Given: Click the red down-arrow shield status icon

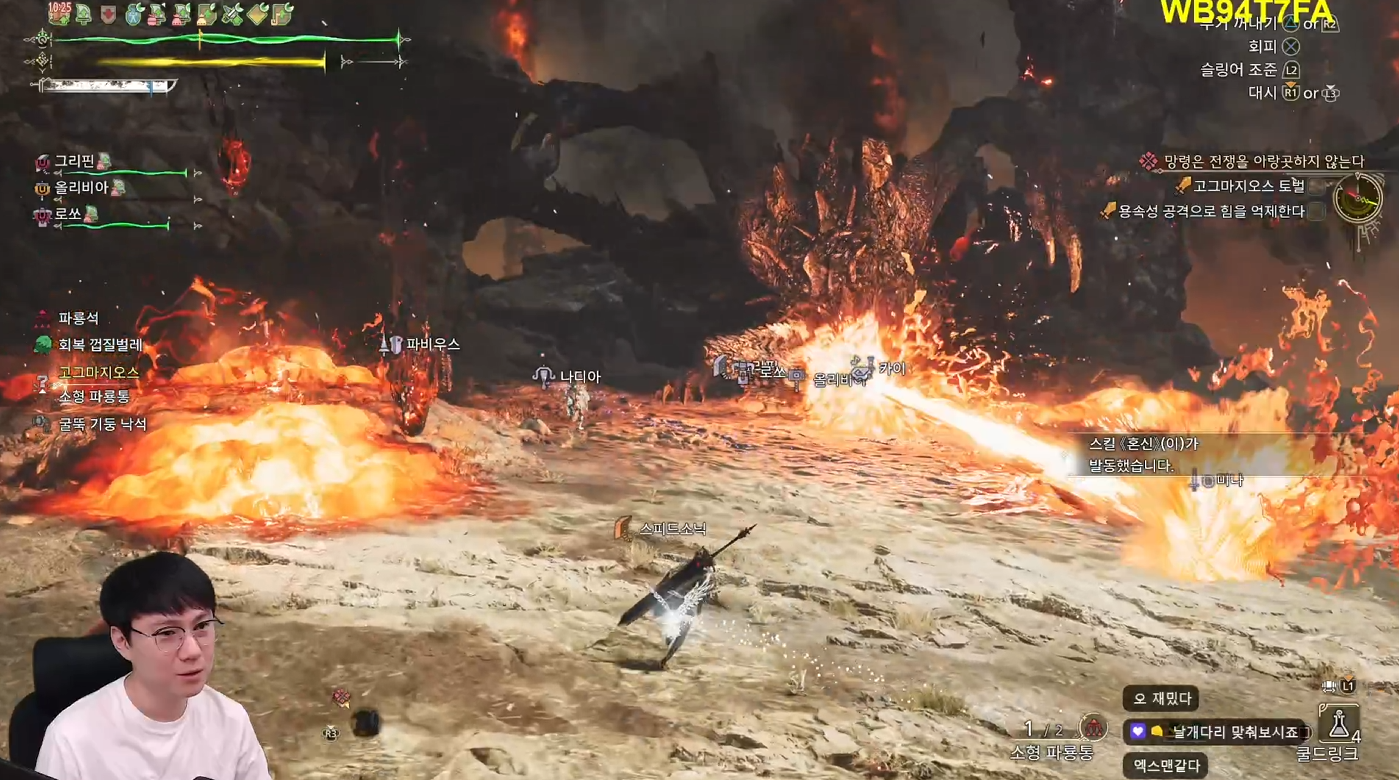Looking at the screenshot, I should click(108, 14).
